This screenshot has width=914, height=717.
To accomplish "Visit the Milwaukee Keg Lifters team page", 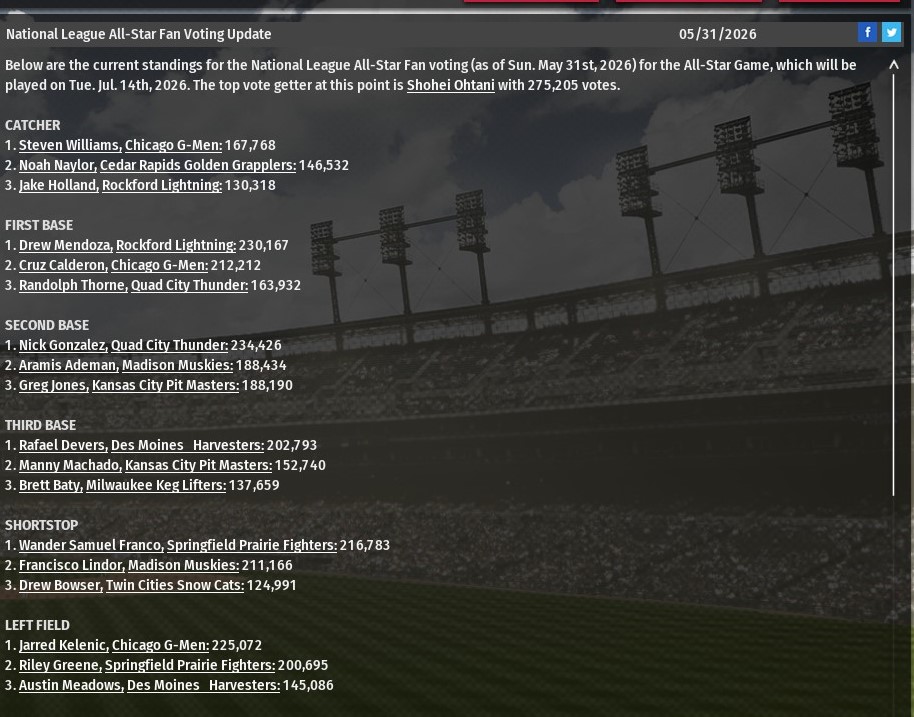I will (x=155, y=485).
